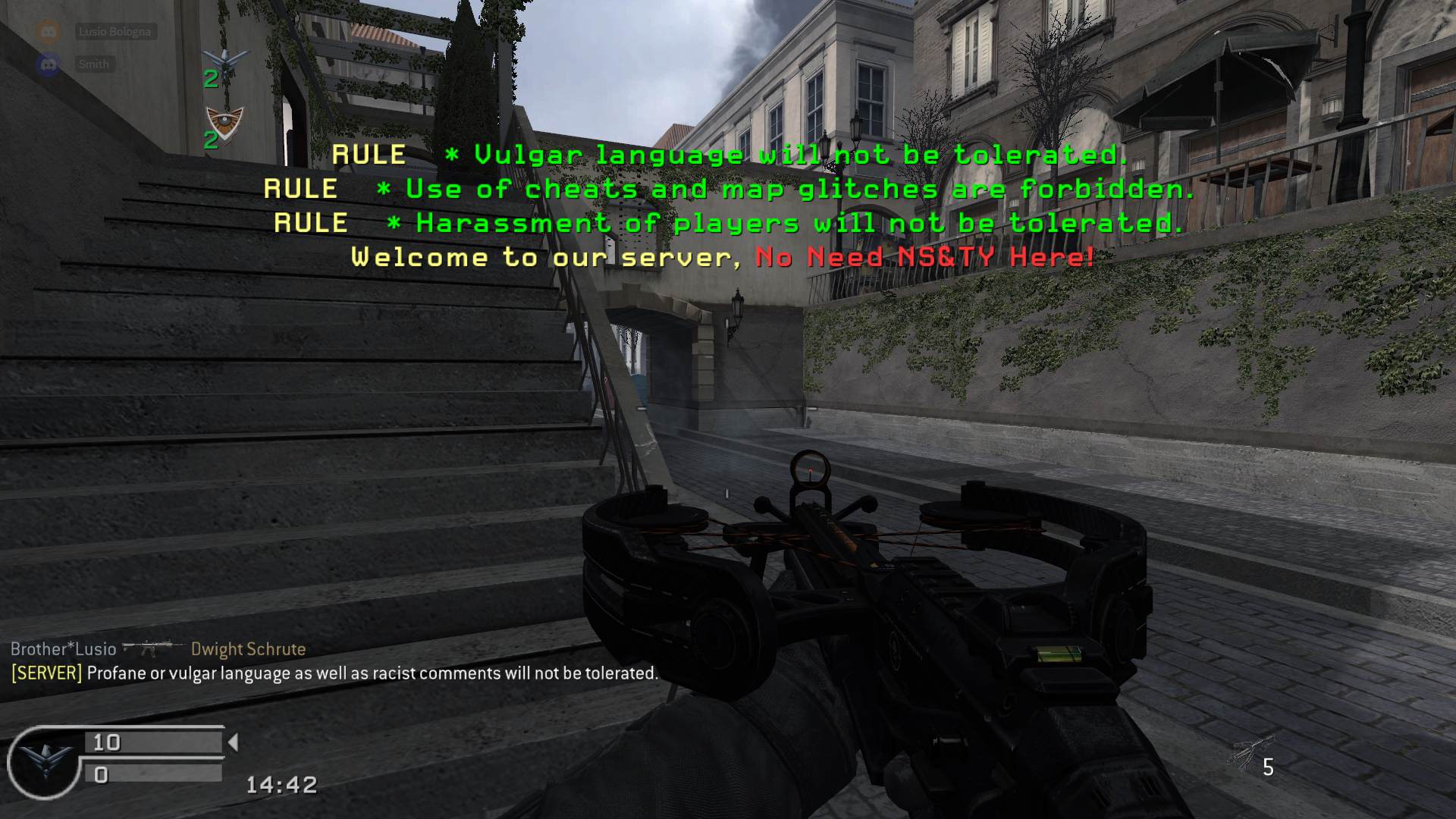Viewport: 1456px width, 819px height.
Task: Click the winged team emblem by the score bars
Action: click(x=42, y=761)
